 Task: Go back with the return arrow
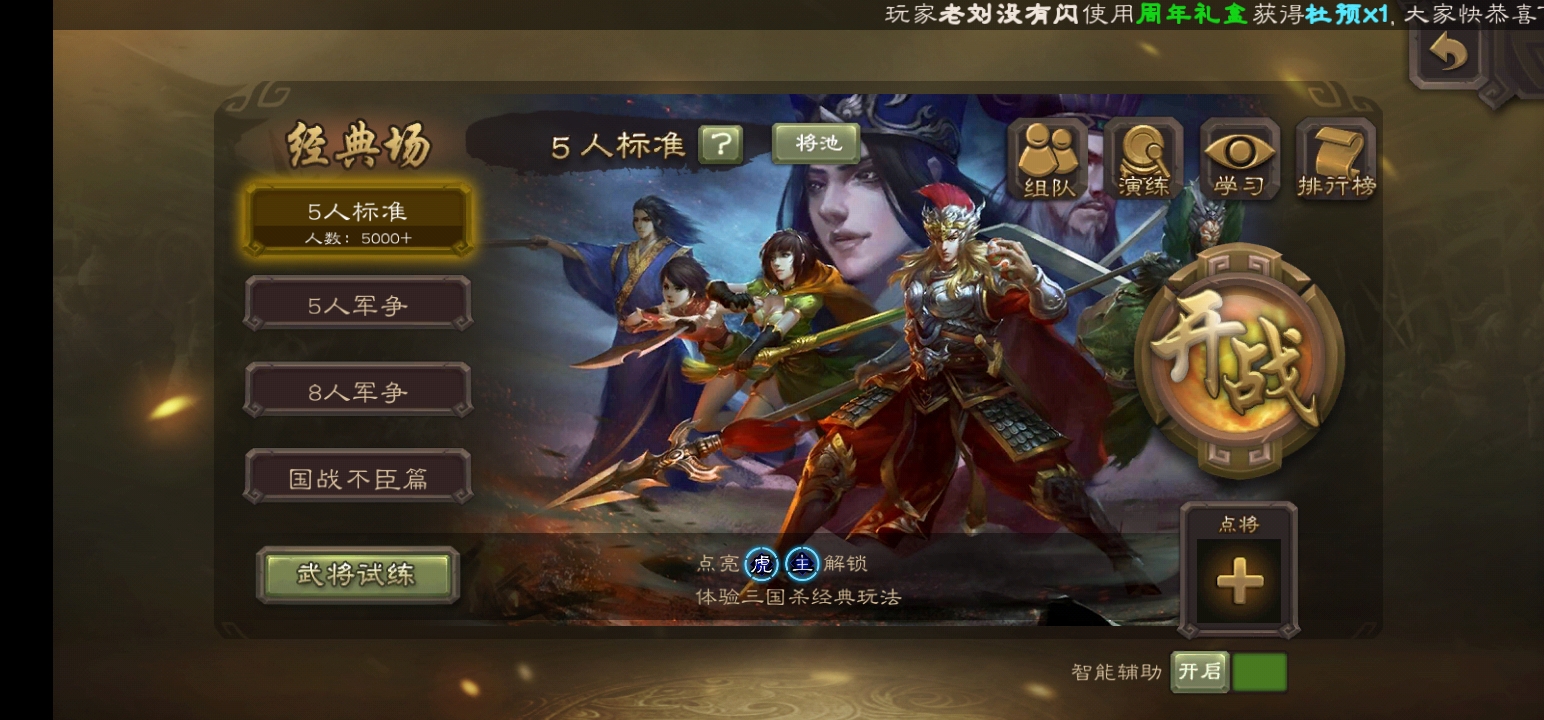click(1447, 54)
